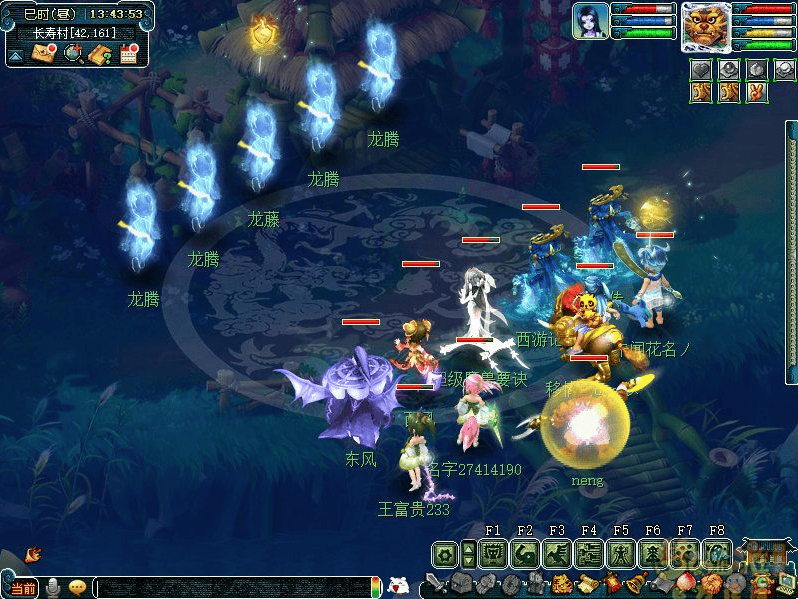This screenshot has width=798, height=599.
Task: Open the mail envelope icon
Action: point(44,54)
